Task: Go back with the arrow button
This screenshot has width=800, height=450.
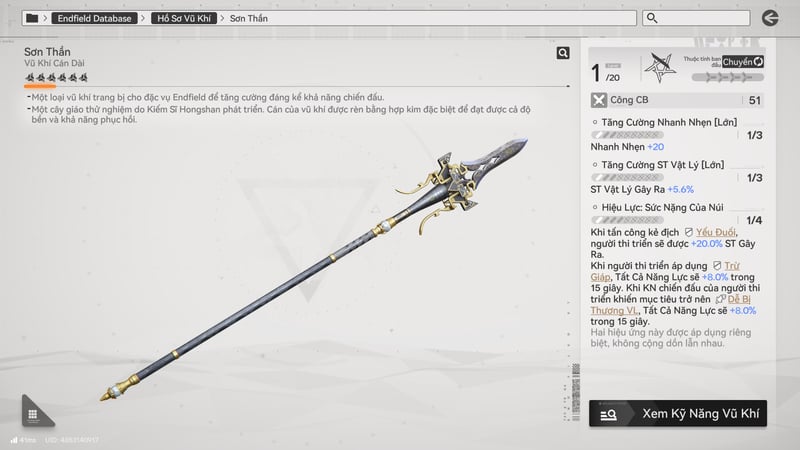Action: [x=770, y=18]
